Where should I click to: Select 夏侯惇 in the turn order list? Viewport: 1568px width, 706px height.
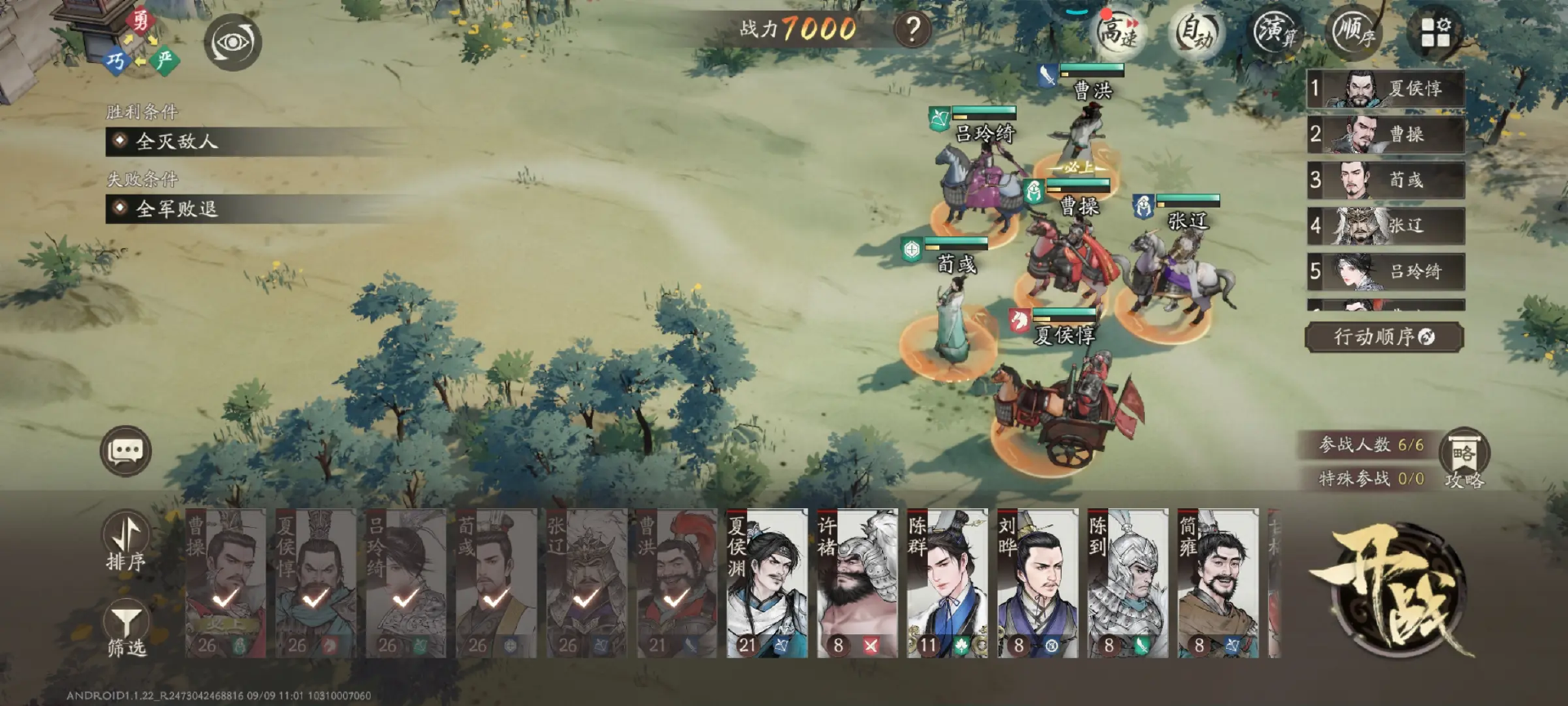(x=1385, y=88)
